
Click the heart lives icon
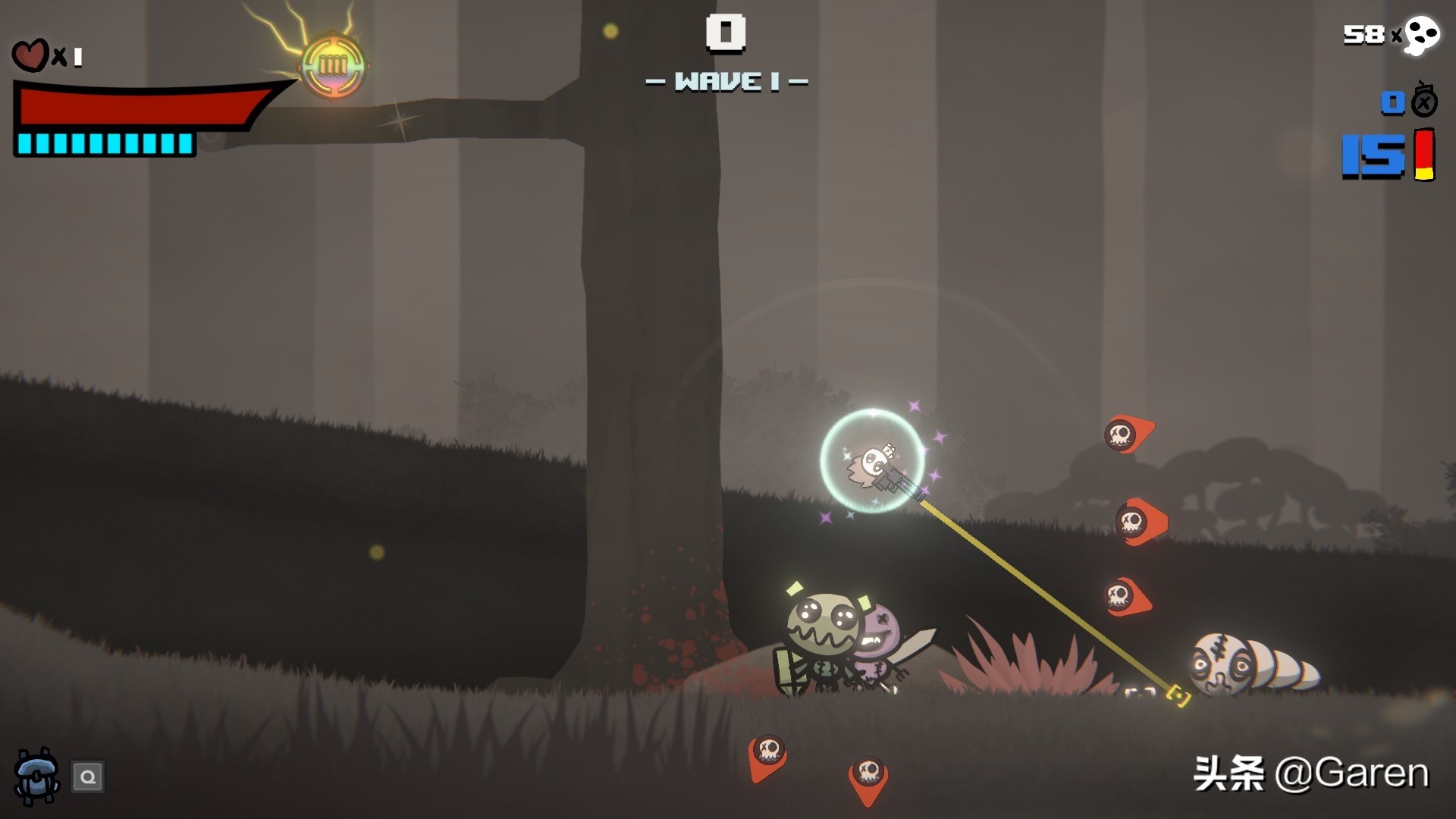(x=30, y=56)
